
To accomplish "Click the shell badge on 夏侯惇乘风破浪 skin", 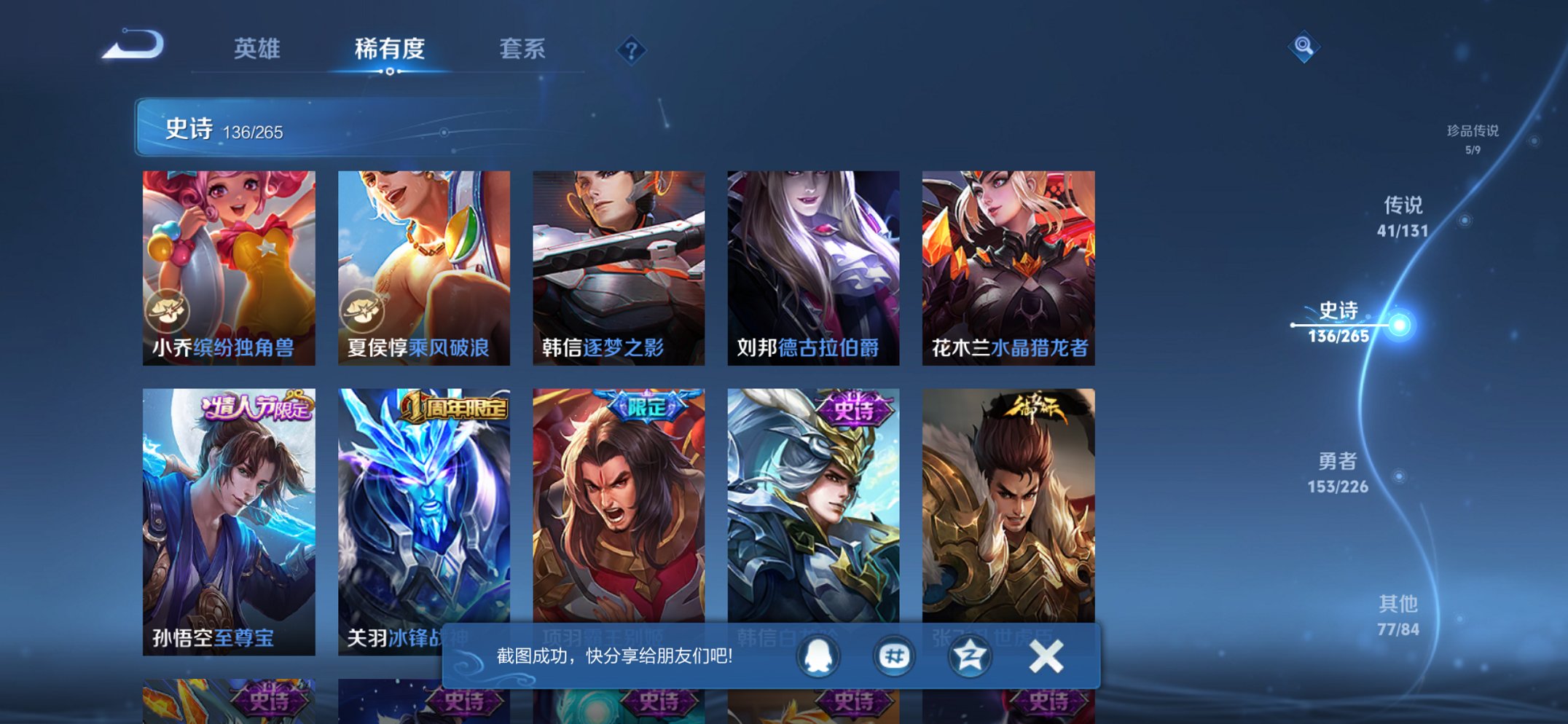I will point(363,309).
